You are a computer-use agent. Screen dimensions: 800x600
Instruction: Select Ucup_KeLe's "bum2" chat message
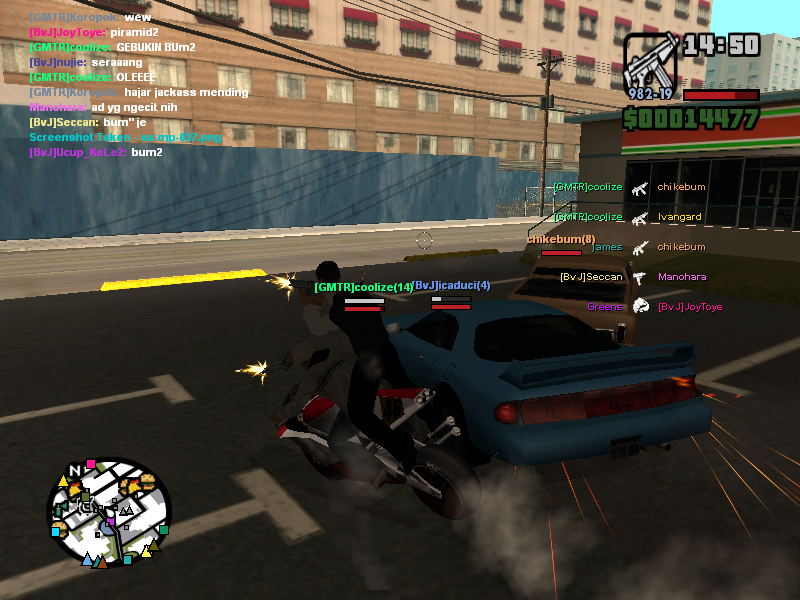pyautogui.click(x=95, y=152)
